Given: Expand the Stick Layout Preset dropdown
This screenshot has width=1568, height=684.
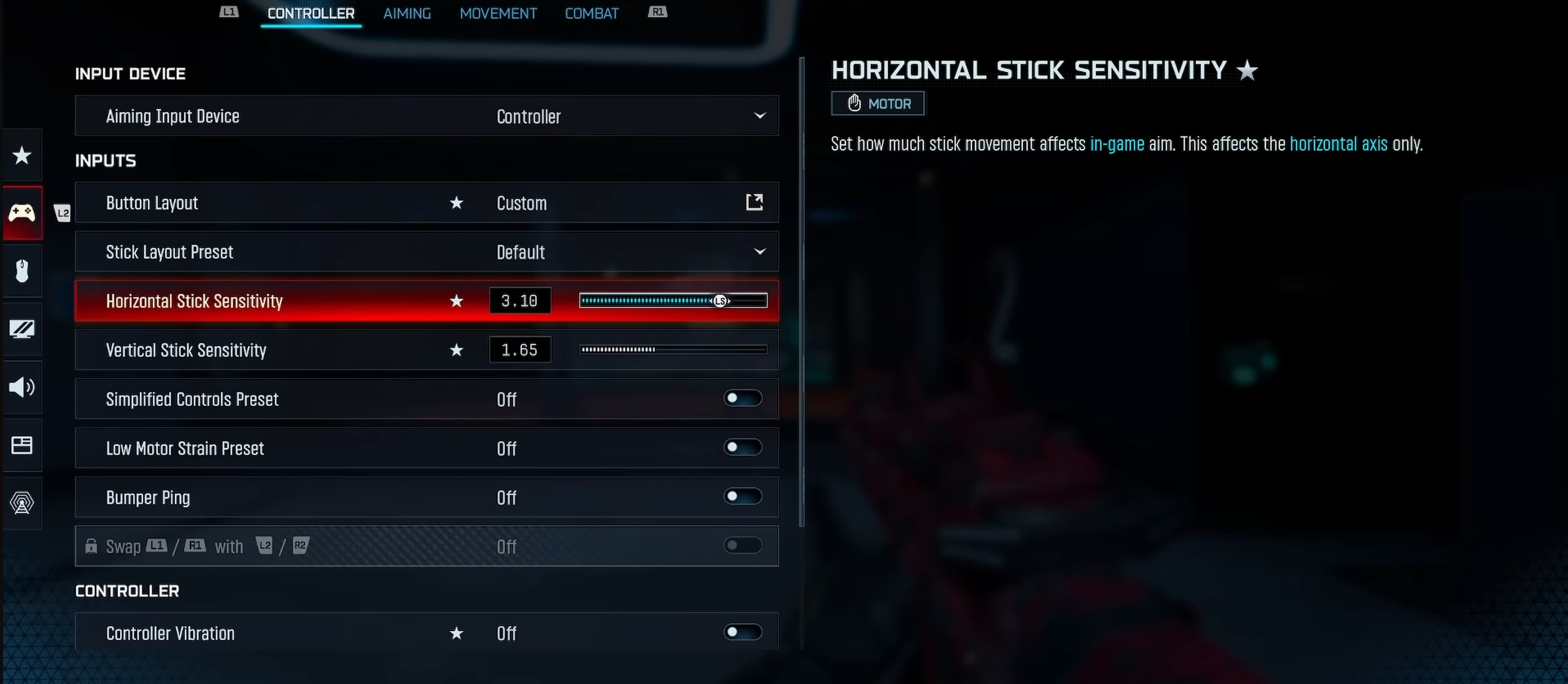Looking at the screenshot, I should [x=759, y=251].
